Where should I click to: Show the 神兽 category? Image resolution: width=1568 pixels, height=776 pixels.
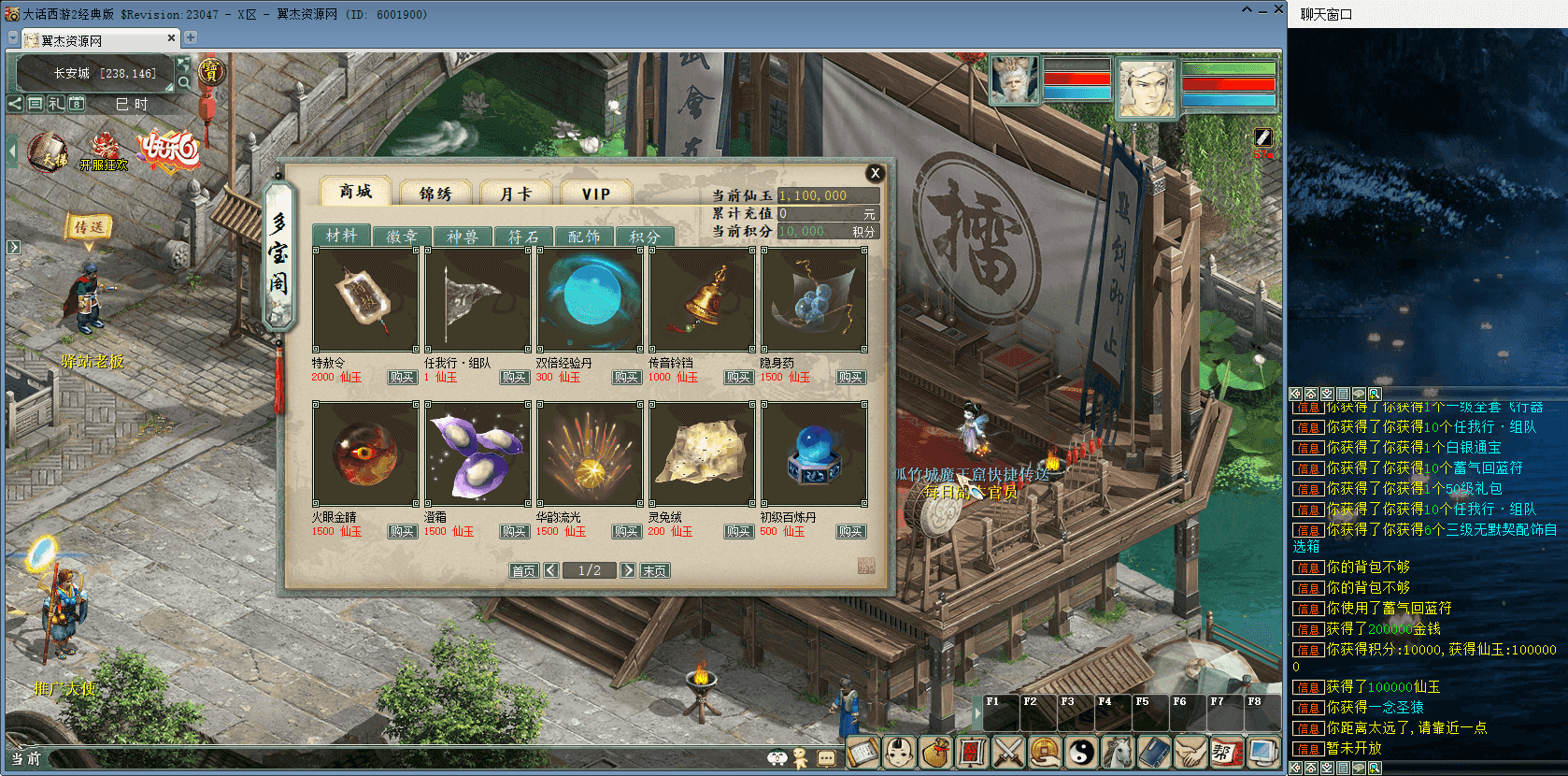(463, 237)
